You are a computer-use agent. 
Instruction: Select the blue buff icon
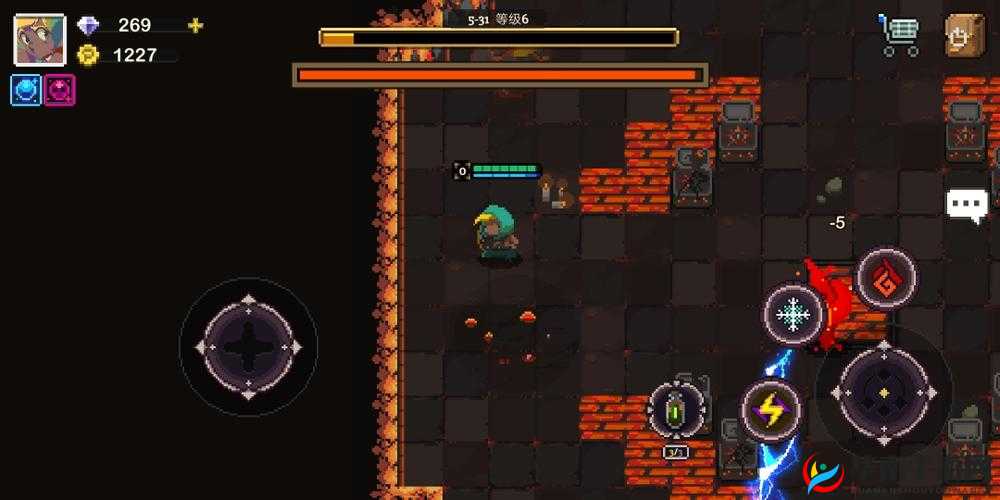point(26,90)
